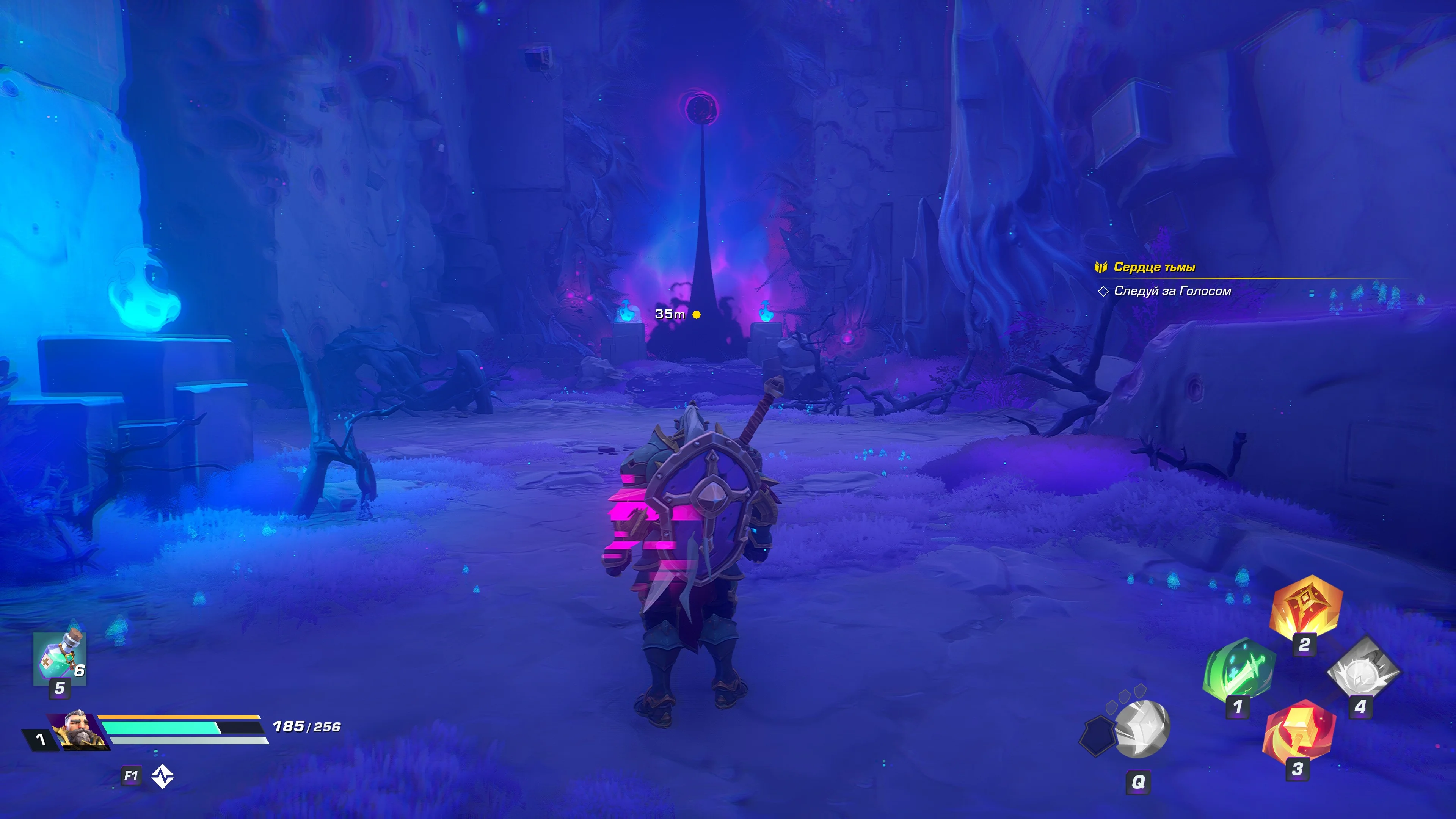Select the Следуй за Голосом objective
The width and height of the screenshot is (1456, 819).
point(1172,291)
